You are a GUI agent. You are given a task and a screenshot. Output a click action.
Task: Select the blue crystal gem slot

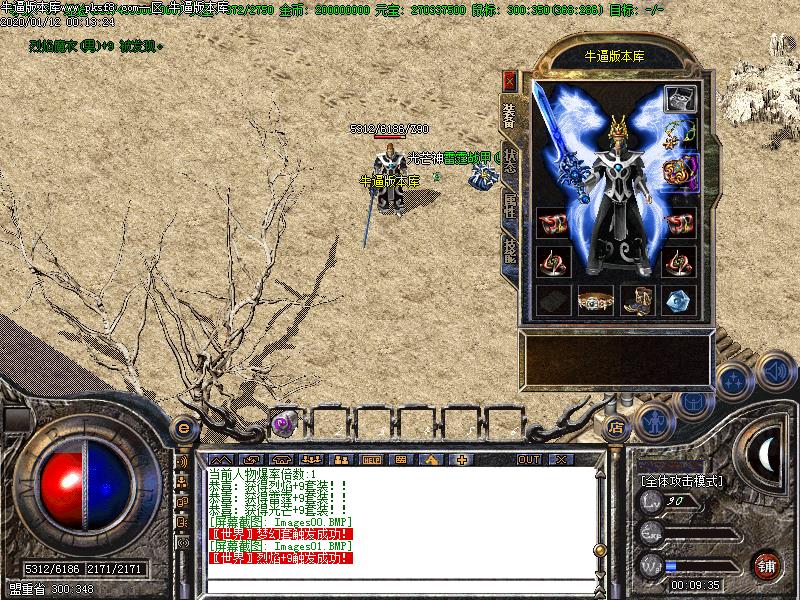[681, 300]
